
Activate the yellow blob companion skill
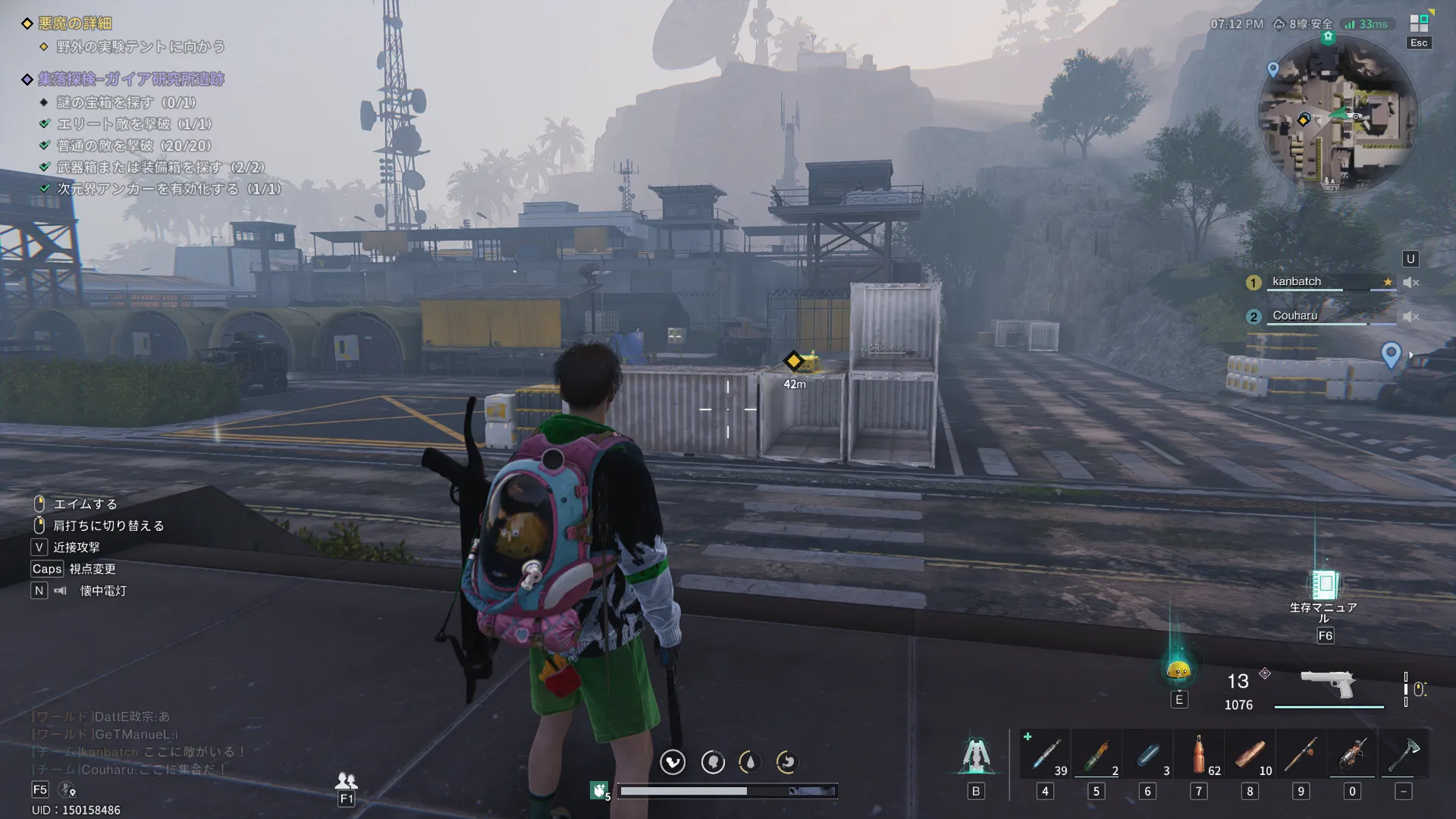point(1178,670)
